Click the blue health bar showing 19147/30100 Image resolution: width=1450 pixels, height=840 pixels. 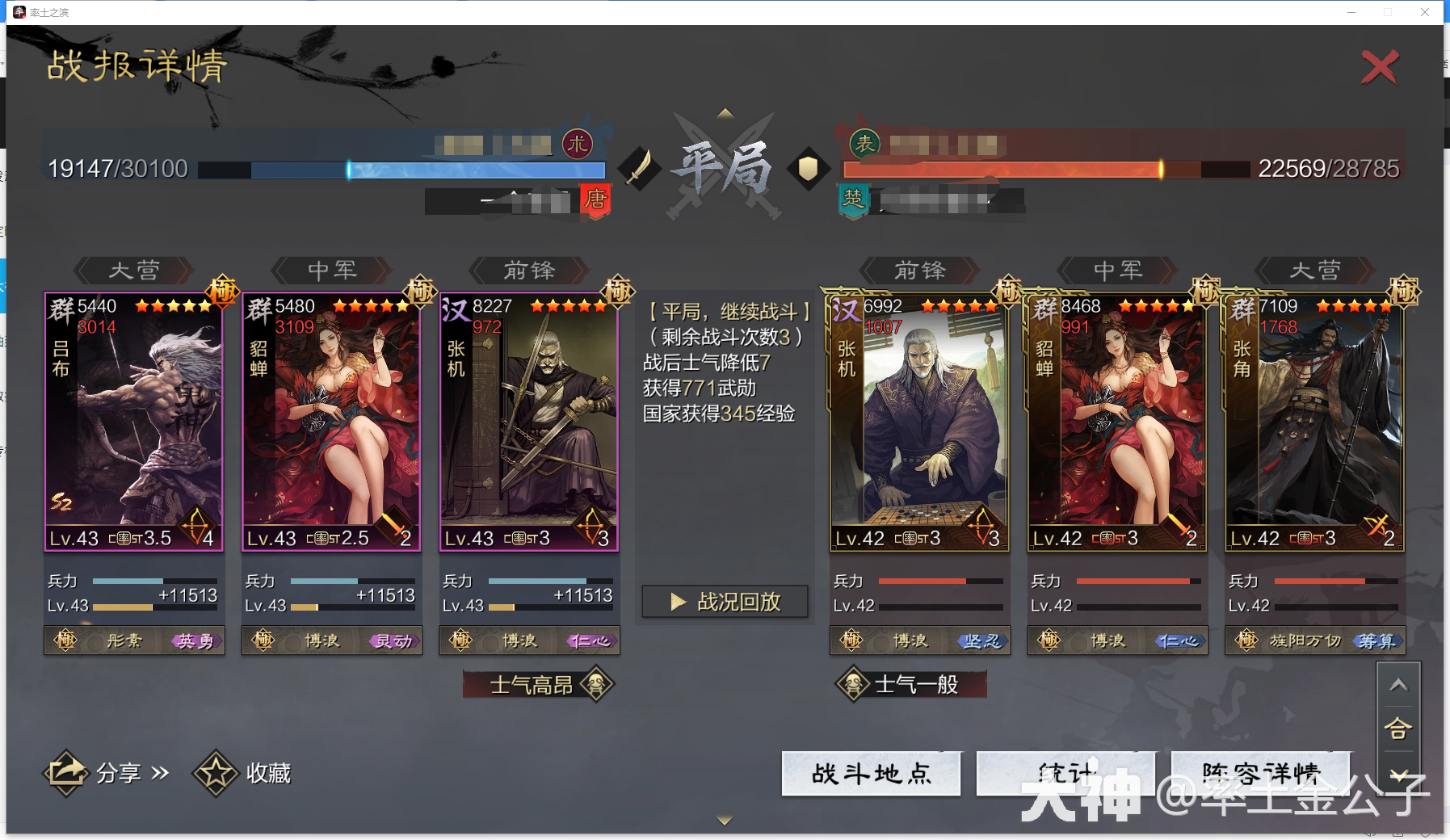404,170
